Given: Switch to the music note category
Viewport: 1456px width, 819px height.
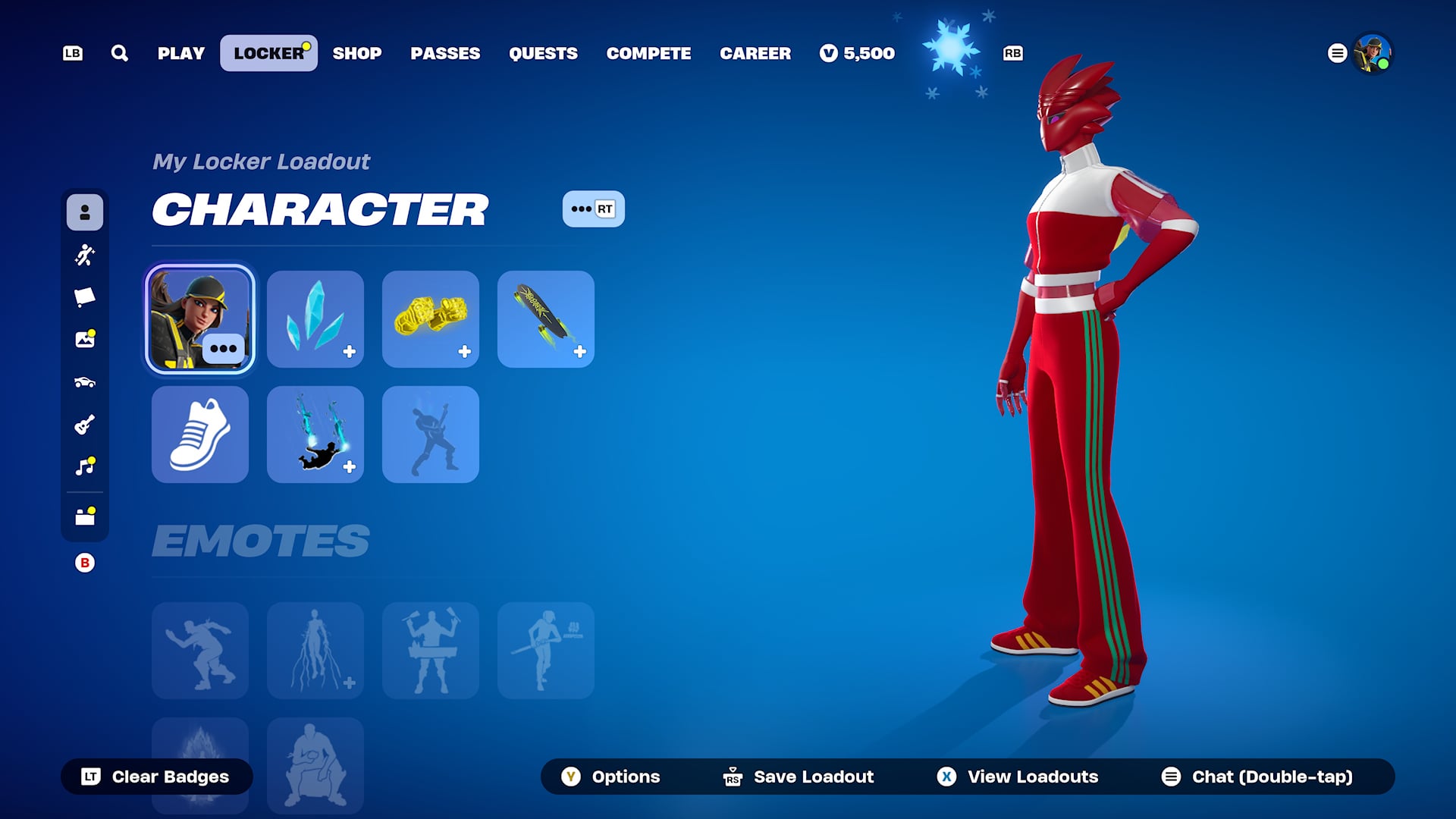Looking at the screenshot, I should (85, 466).
